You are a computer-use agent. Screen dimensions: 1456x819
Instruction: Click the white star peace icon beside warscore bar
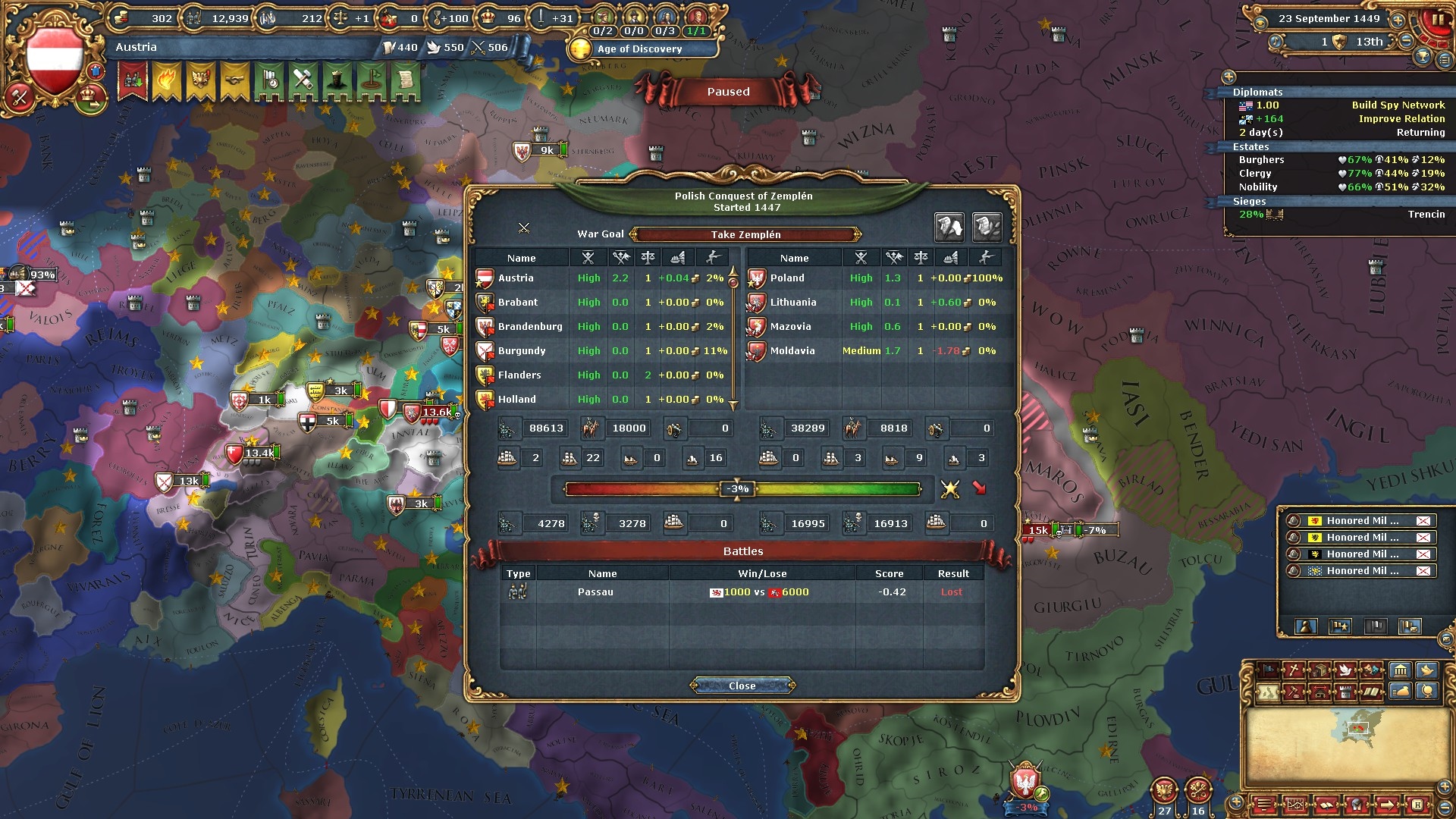click(949, 489)
